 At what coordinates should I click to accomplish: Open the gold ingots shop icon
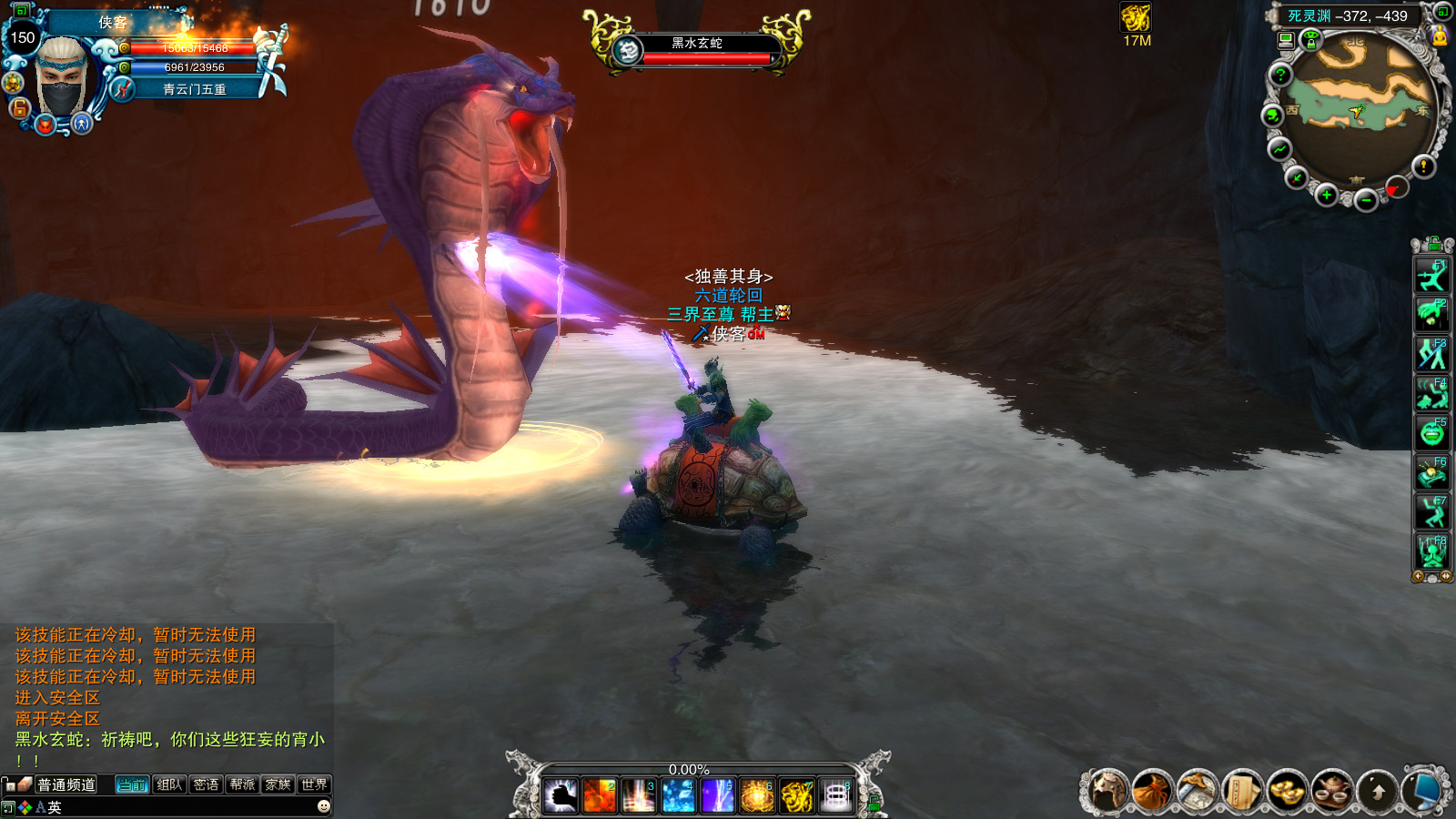pos(1287,791)
